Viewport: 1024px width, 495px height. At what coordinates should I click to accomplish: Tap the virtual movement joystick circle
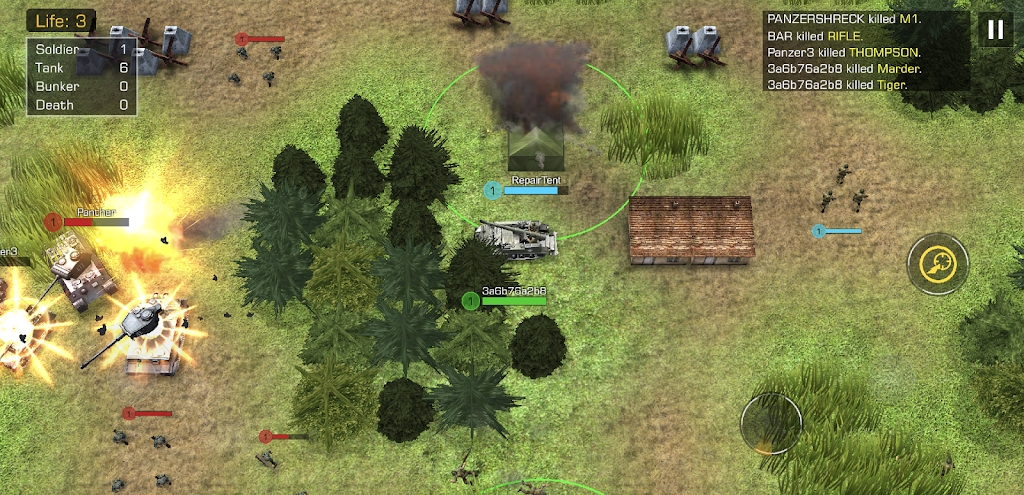tap(771, 423)
